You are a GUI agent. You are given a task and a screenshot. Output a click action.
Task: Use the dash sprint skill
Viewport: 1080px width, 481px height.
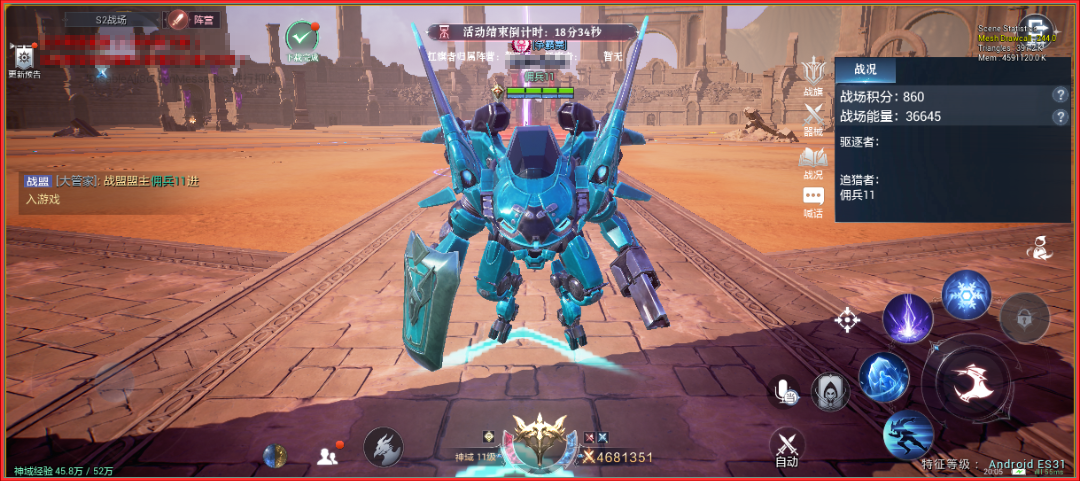coord(908,435)
